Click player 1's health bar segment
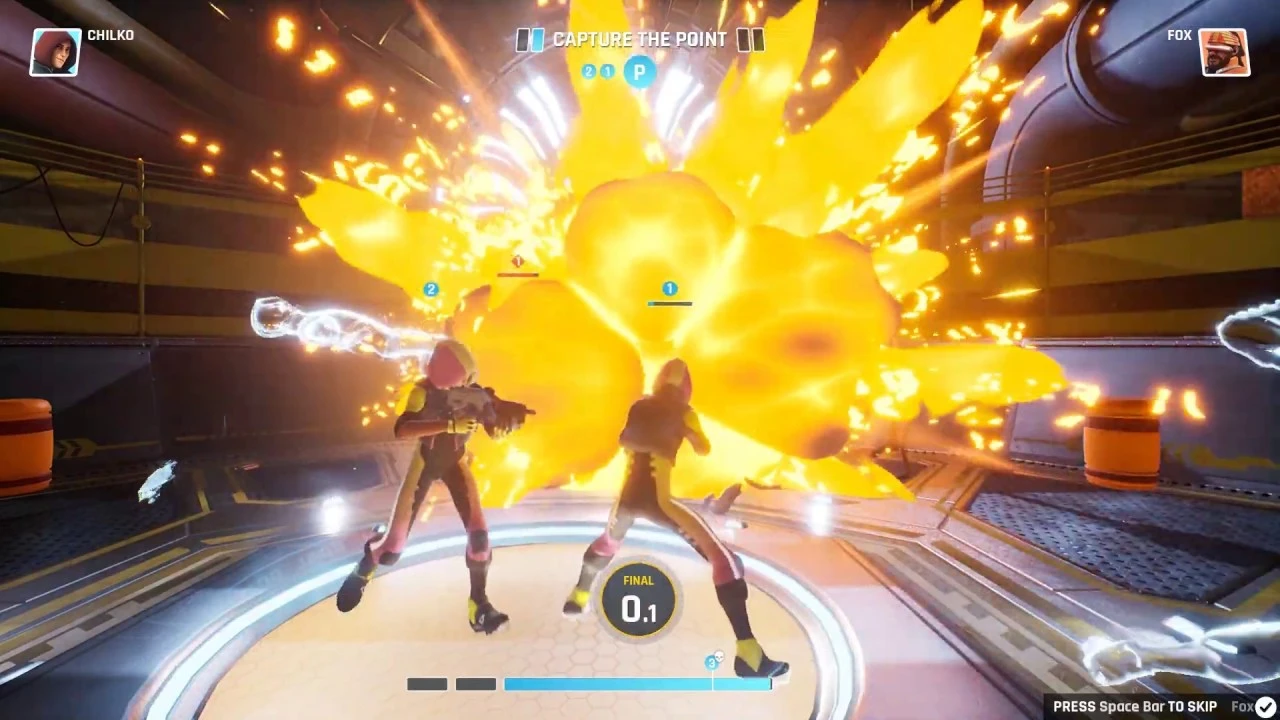The width and height of the screenshot is (1280, 720). coord(668,303)
